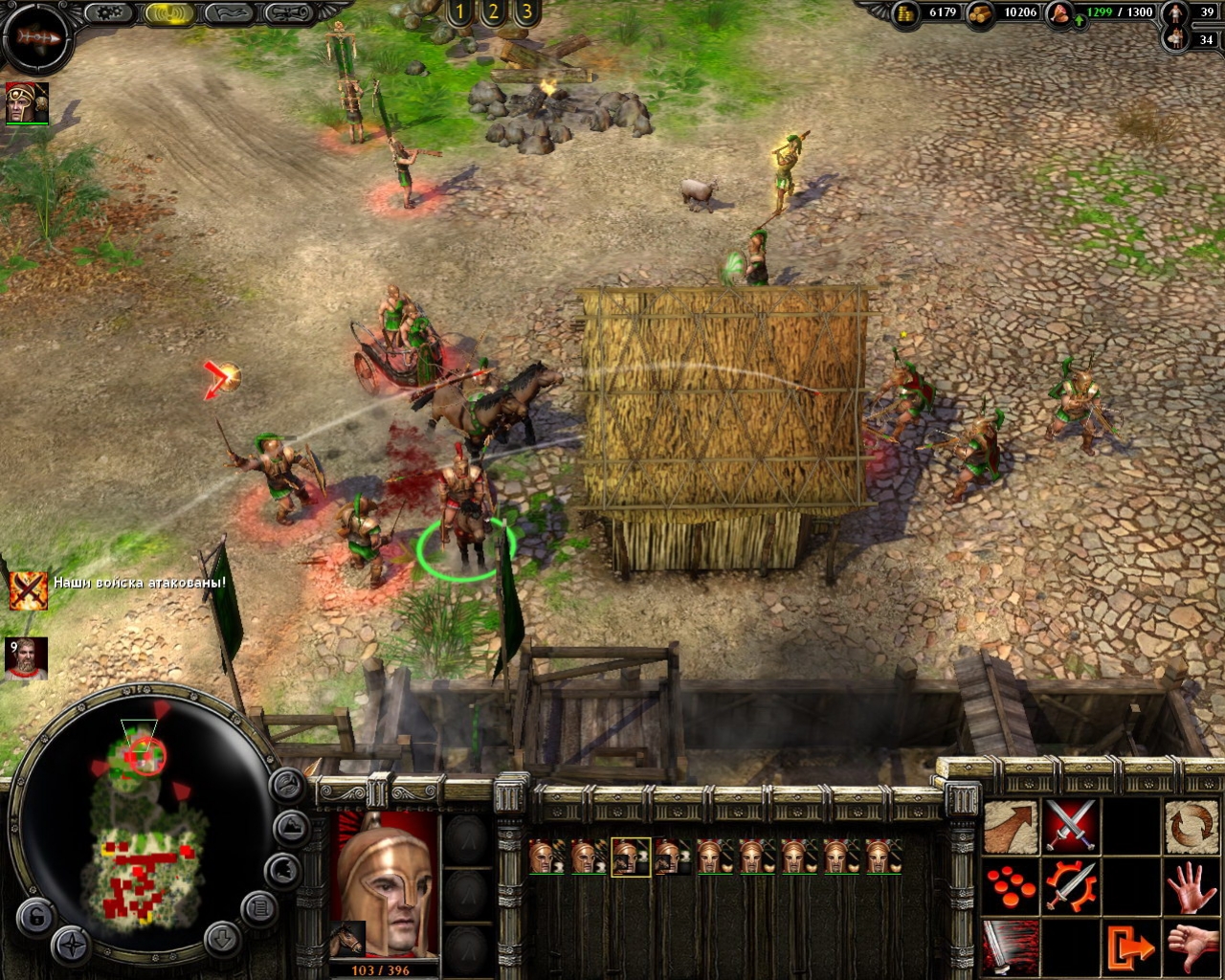Issue the move arrow command

point(1010,826)
